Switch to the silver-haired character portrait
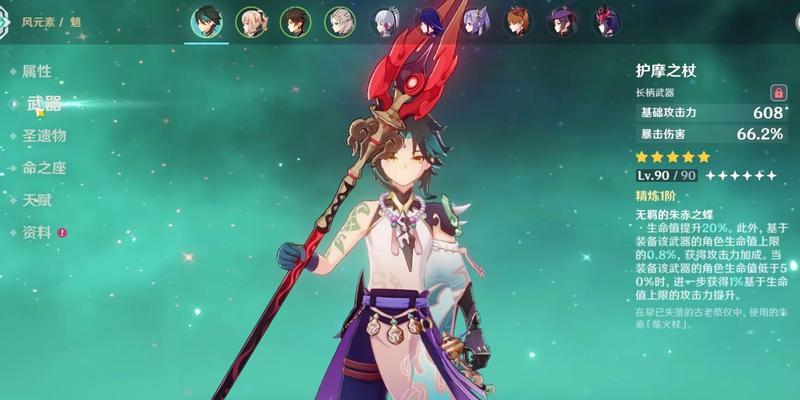Image resolution: width=800 pixels, height=400 pixels. click(x=385, y=22)
